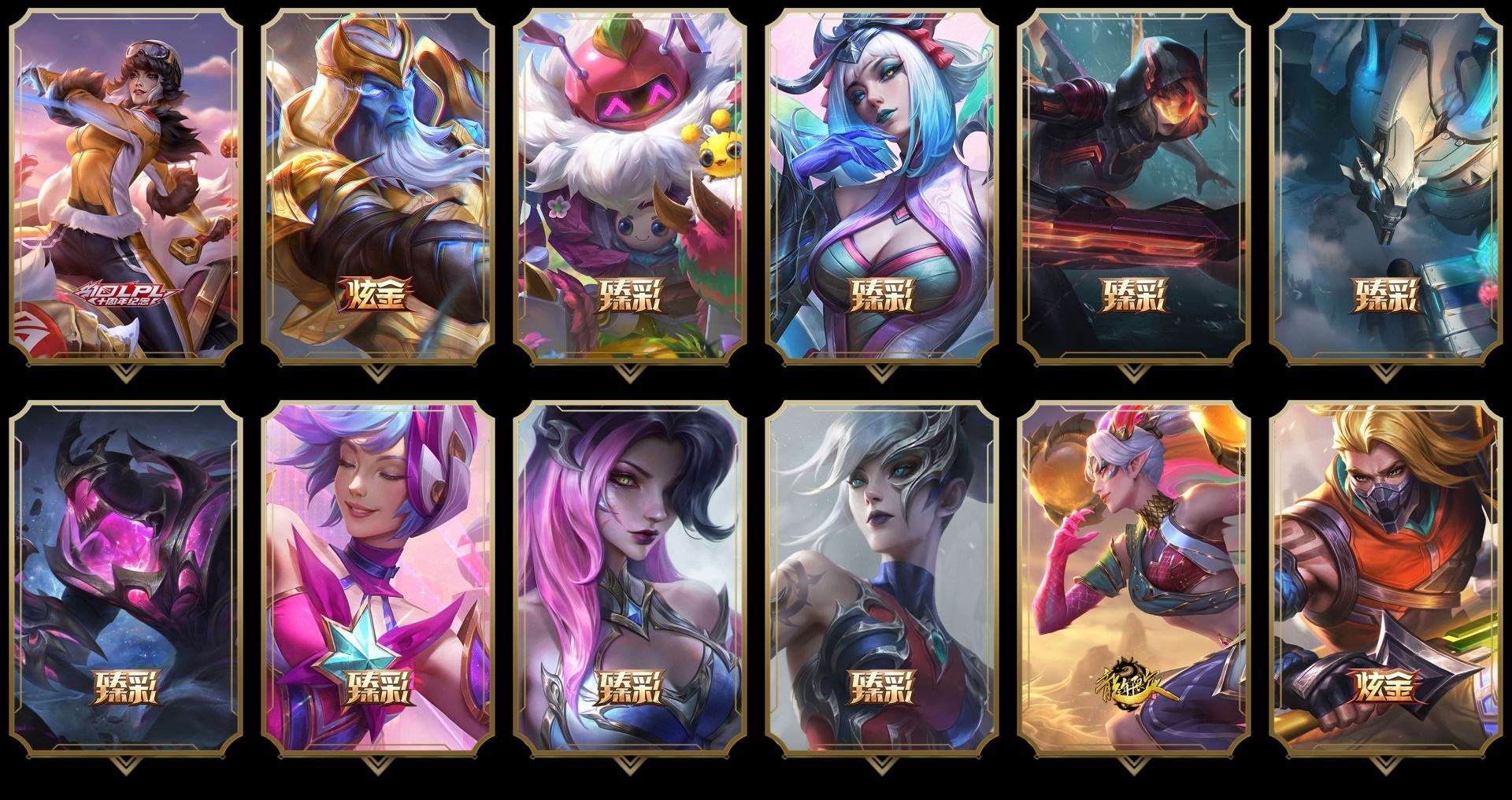Viewport: 1512px width, 800px height.
Task: Open the golden dragon dancer skin card
Action: pyautogui.click(x=1134, y=579)
